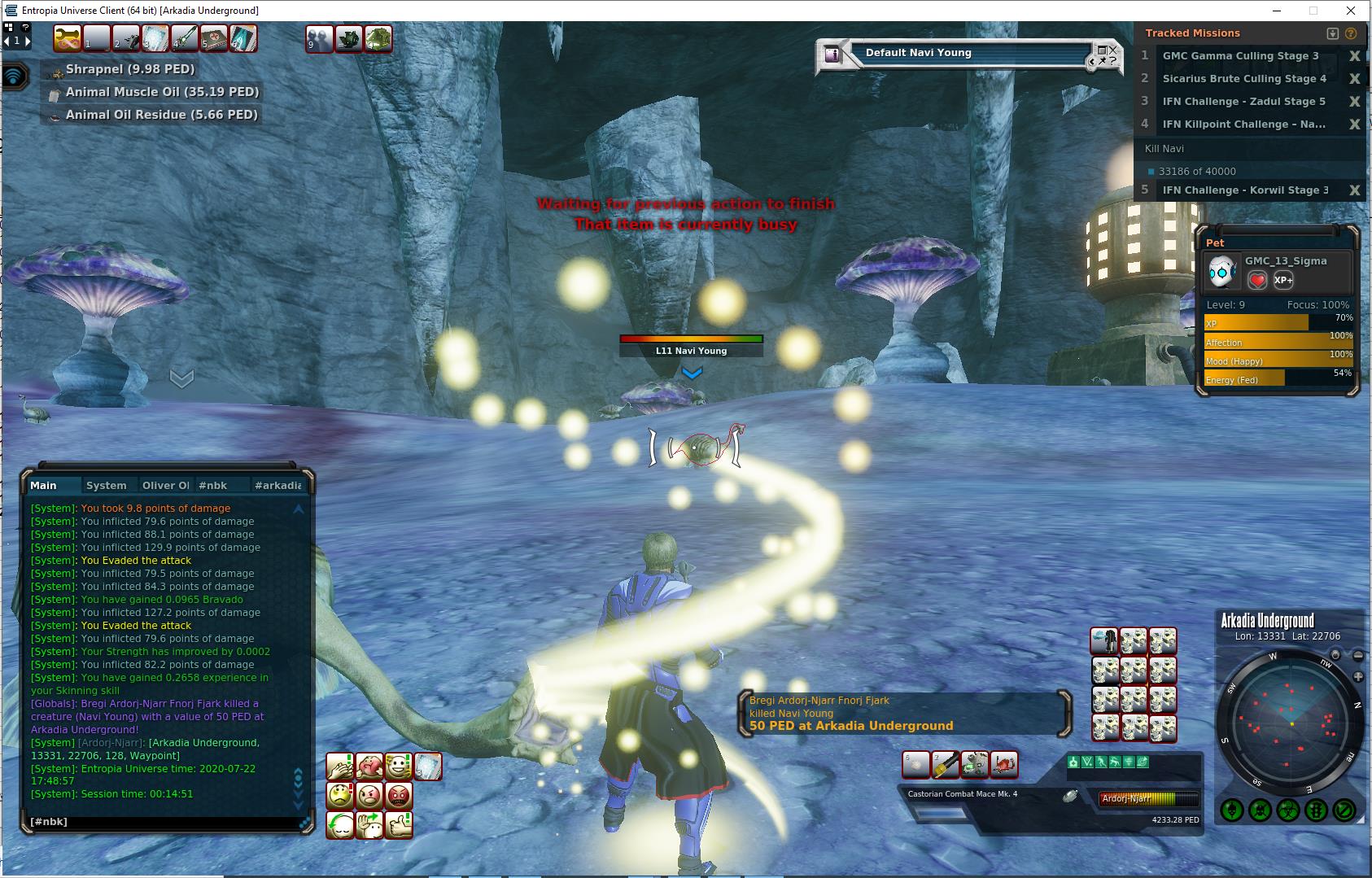Remove GMC Gamma Culling Stage 3 from tracking

1355,56
